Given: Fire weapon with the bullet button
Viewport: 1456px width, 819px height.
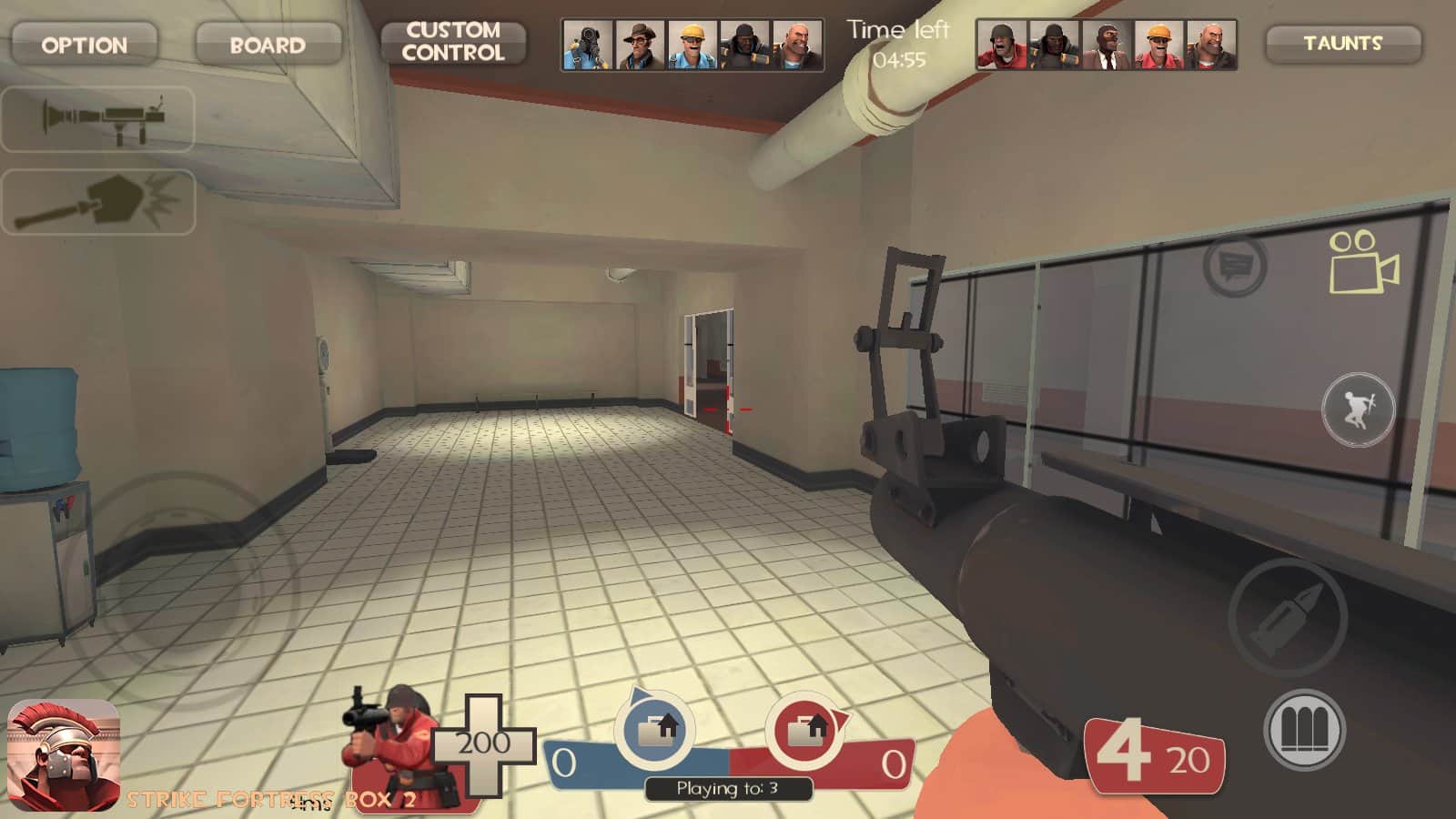Looking at the screenshot, I should click(x=1288, y=616).
